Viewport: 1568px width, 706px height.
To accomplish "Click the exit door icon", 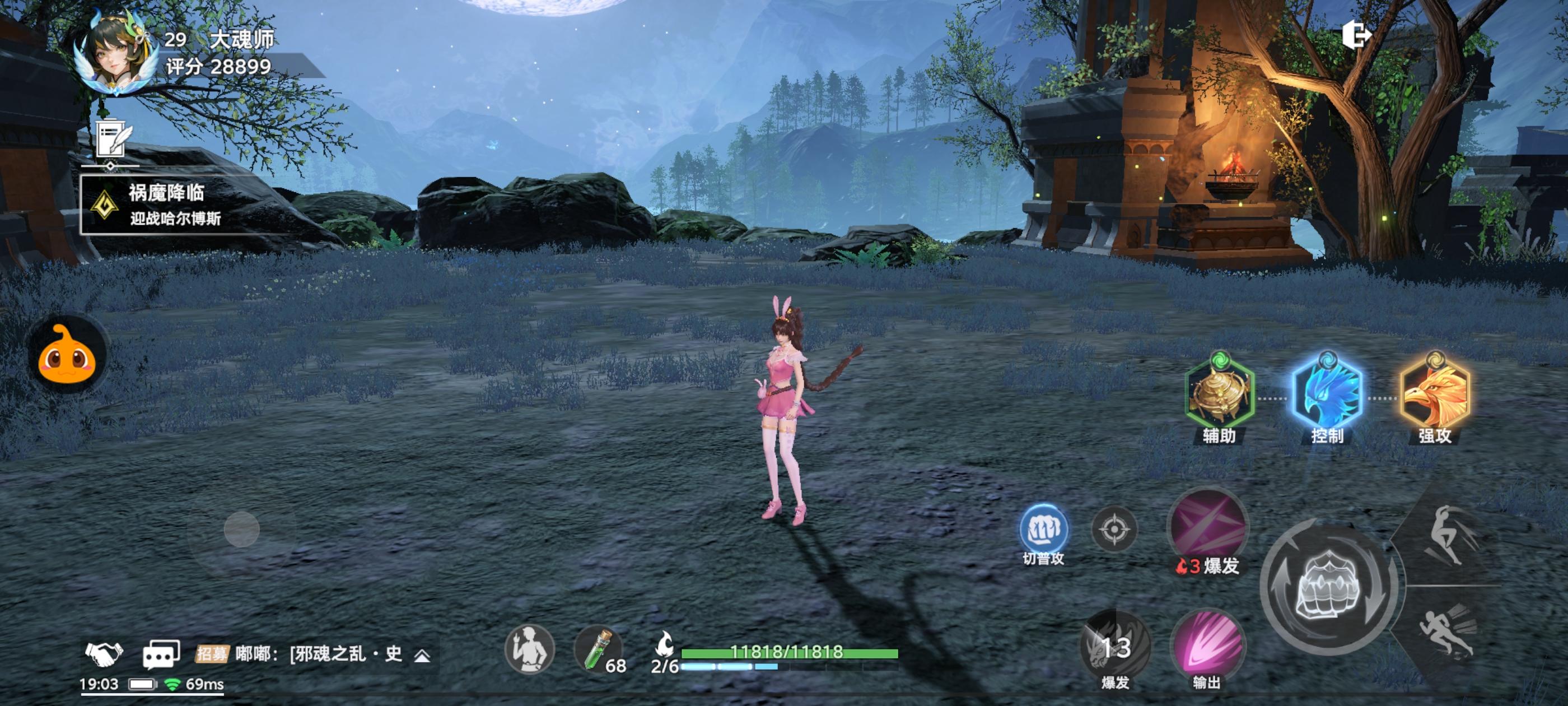I will pyautogui.click(x=1356, y=35).
